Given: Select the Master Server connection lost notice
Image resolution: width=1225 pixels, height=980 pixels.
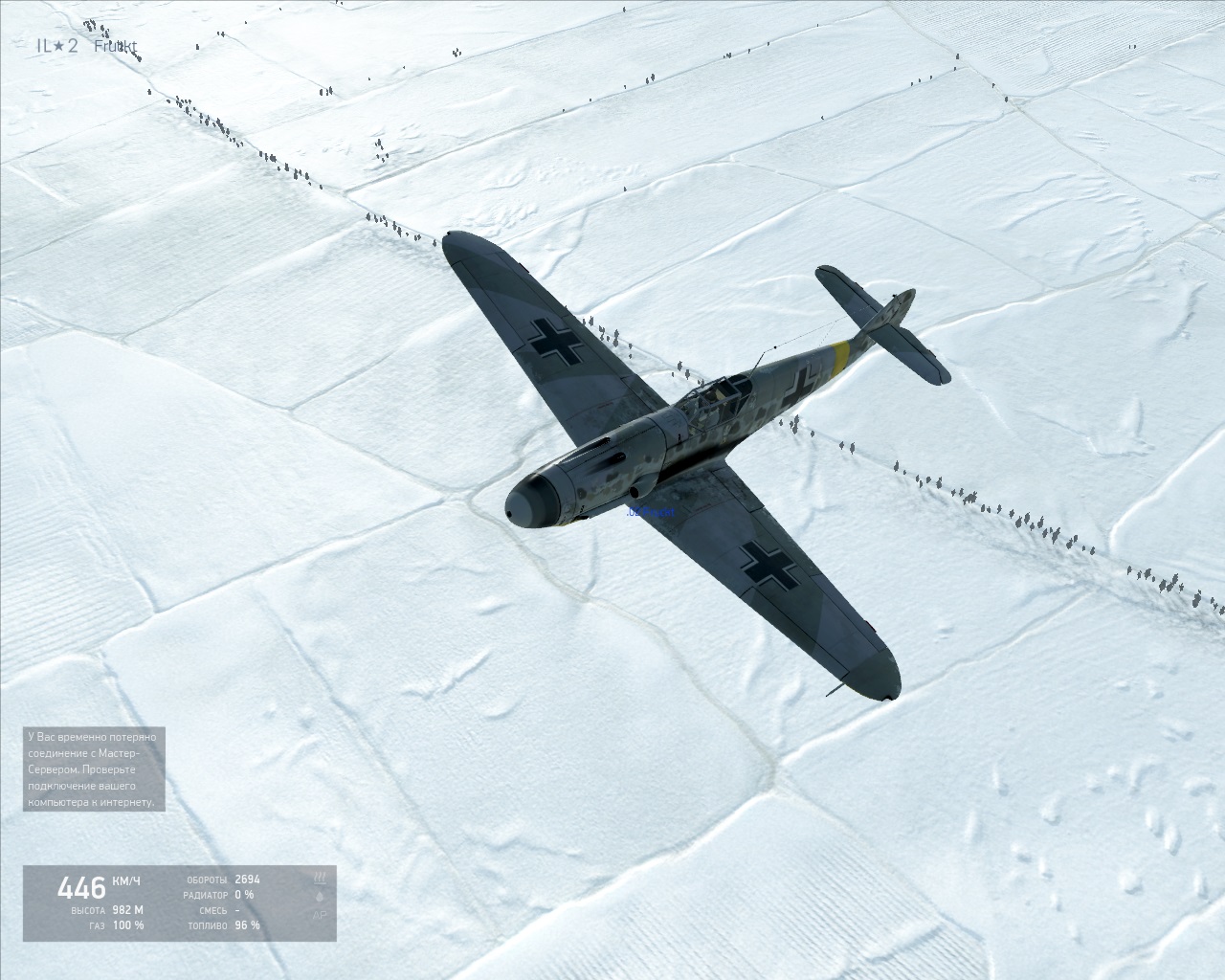Looking at the screenshot, I should [x=95, y=769].
